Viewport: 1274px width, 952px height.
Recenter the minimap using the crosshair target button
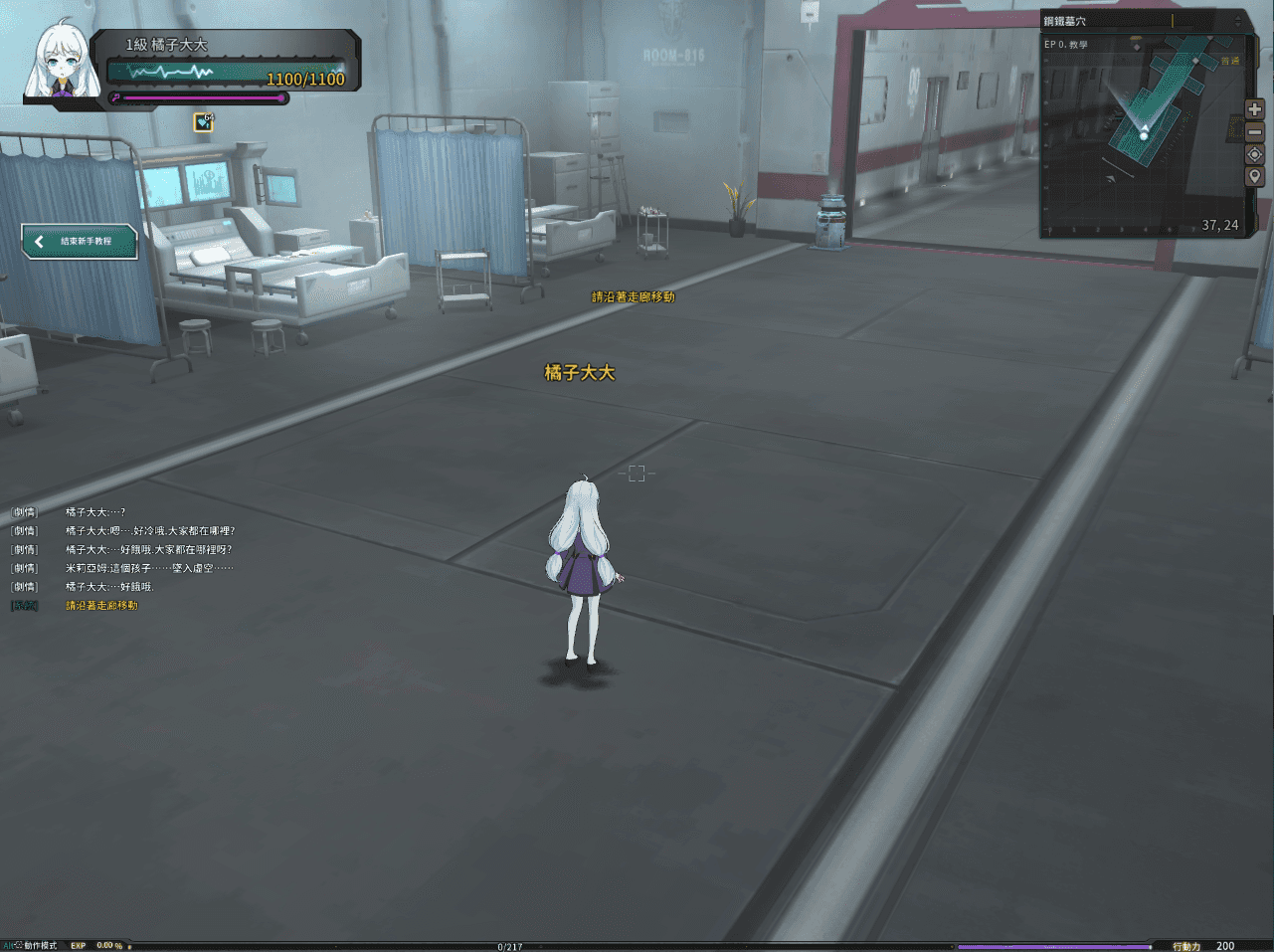[x=1255, y=154]
